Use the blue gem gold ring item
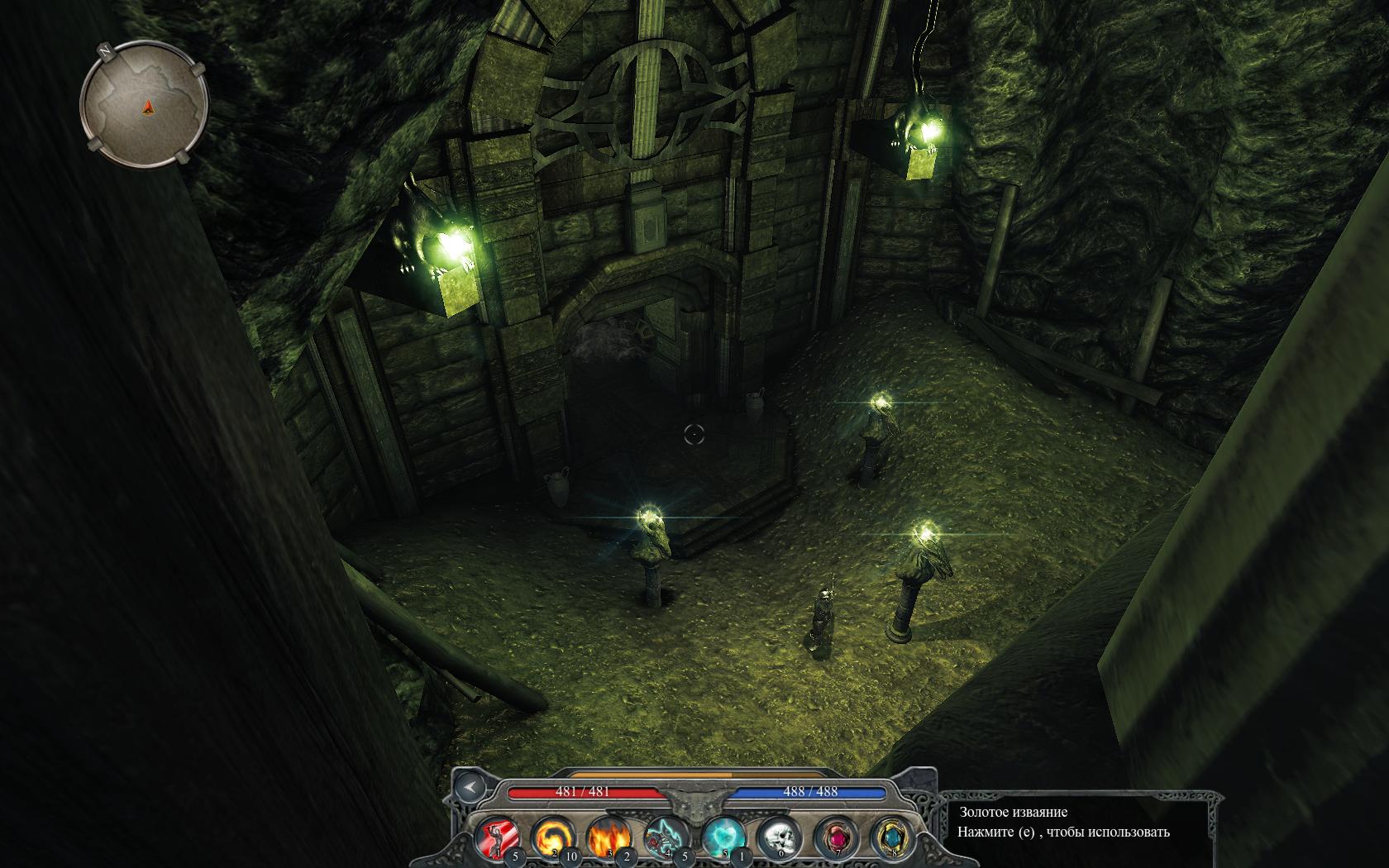The width and height of the screenshot is (1389, 868). click(890, 837)
